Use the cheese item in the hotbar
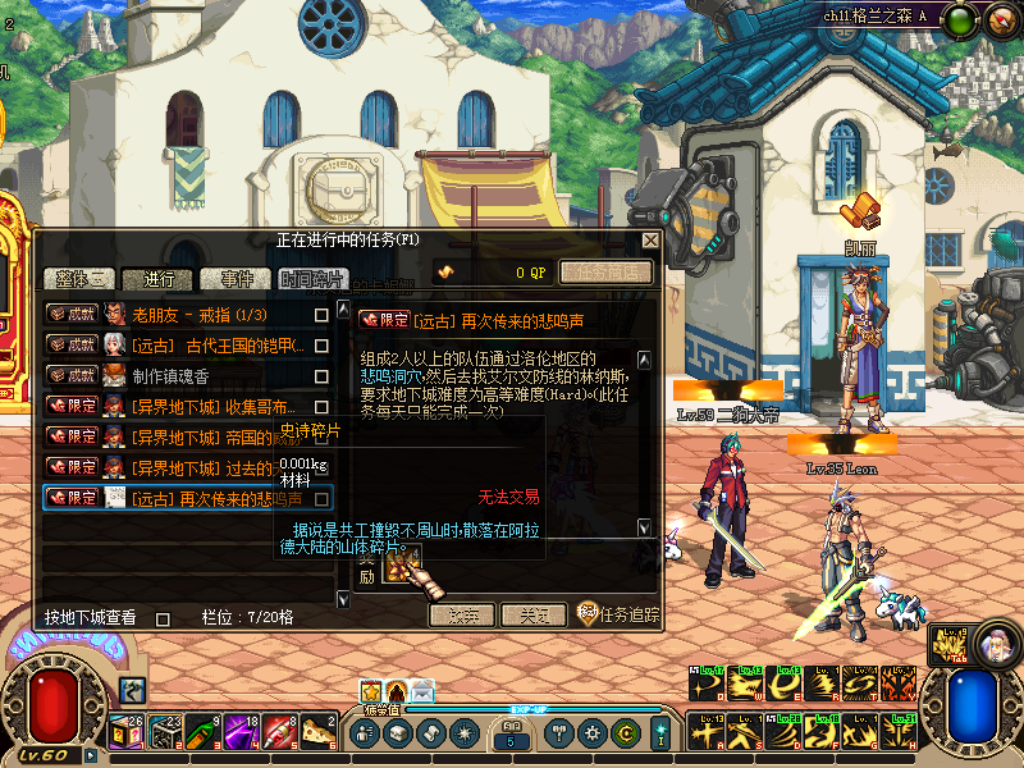Screen dimensions: 1024x768 (319, 732)
